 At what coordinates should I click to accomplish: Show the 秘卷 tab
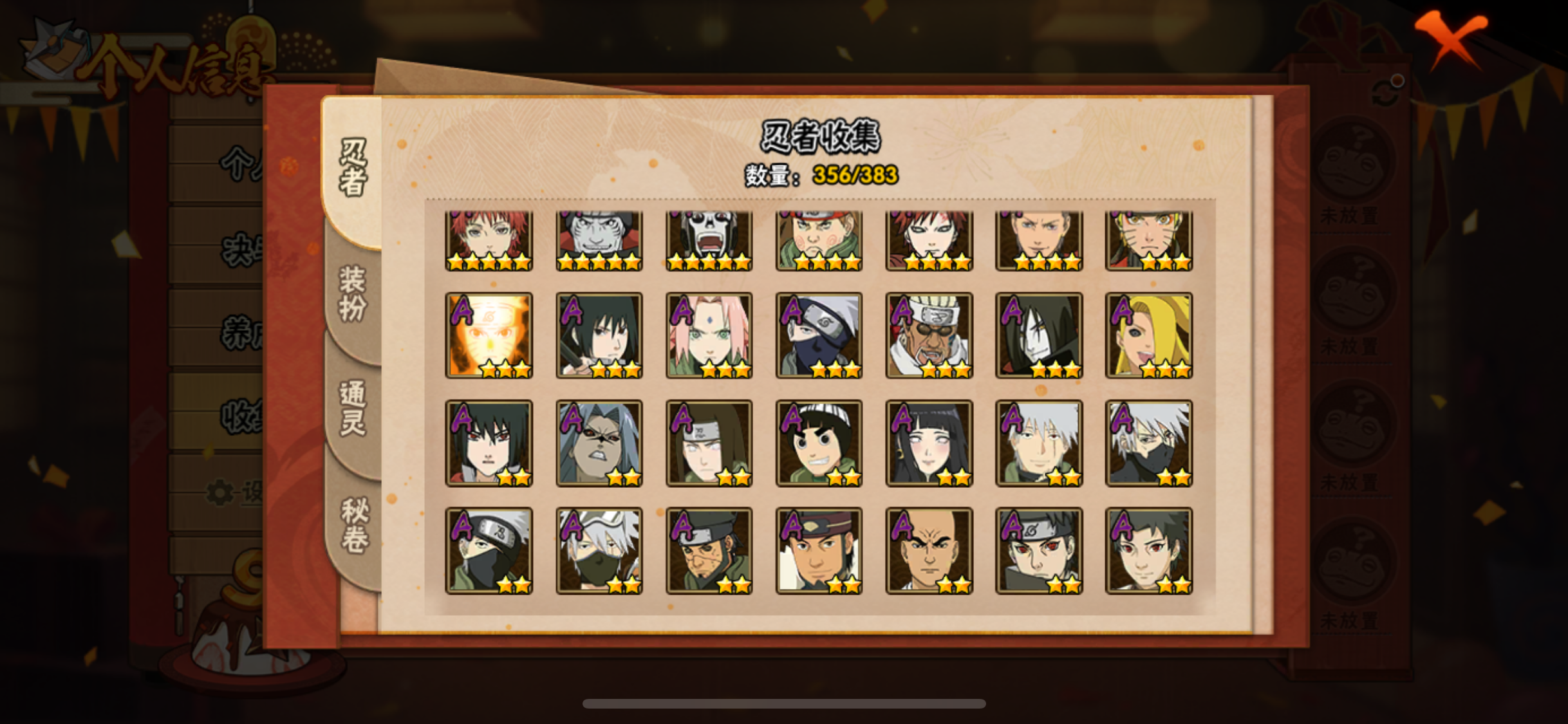(354, 525)
